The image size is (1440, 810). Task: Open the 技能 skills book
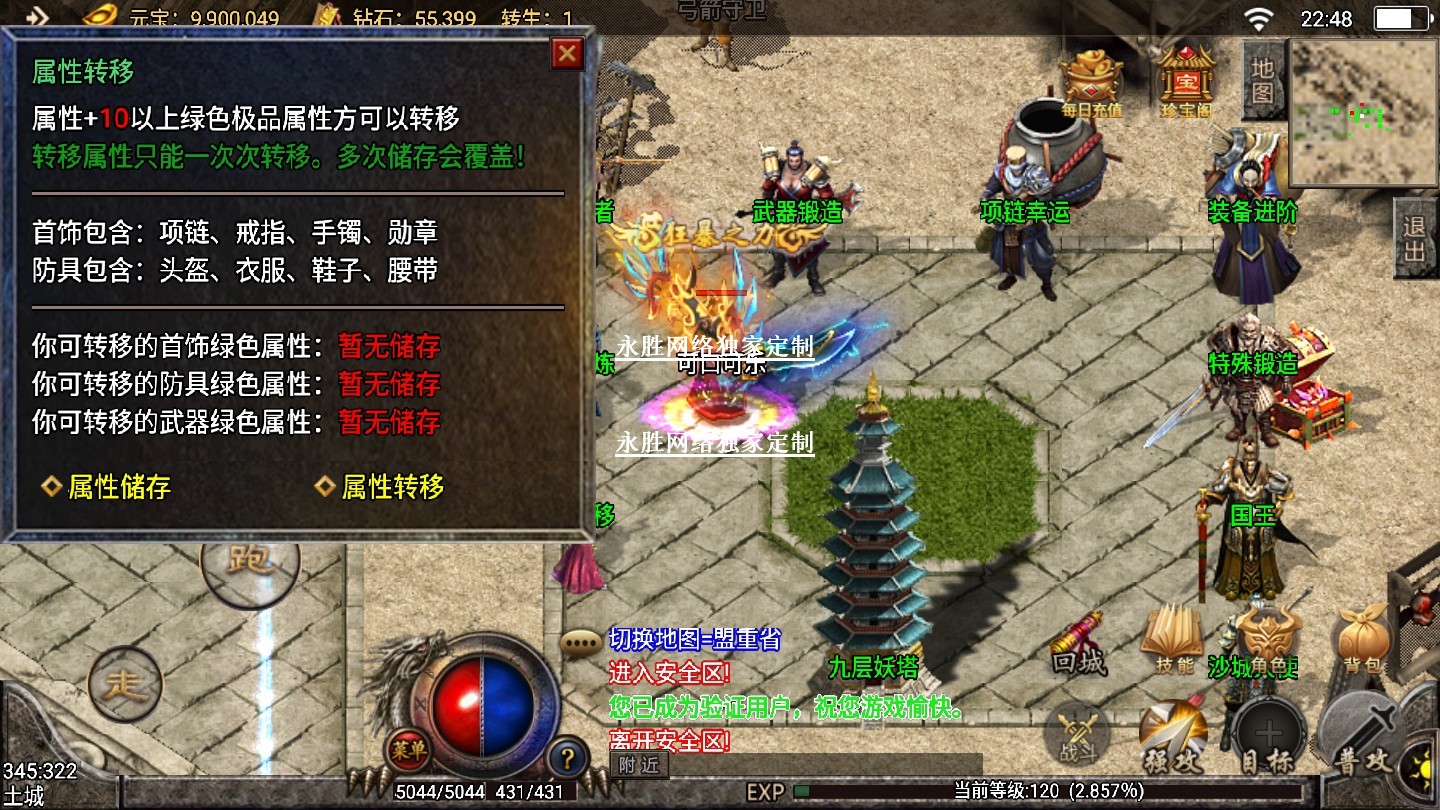1172,641
